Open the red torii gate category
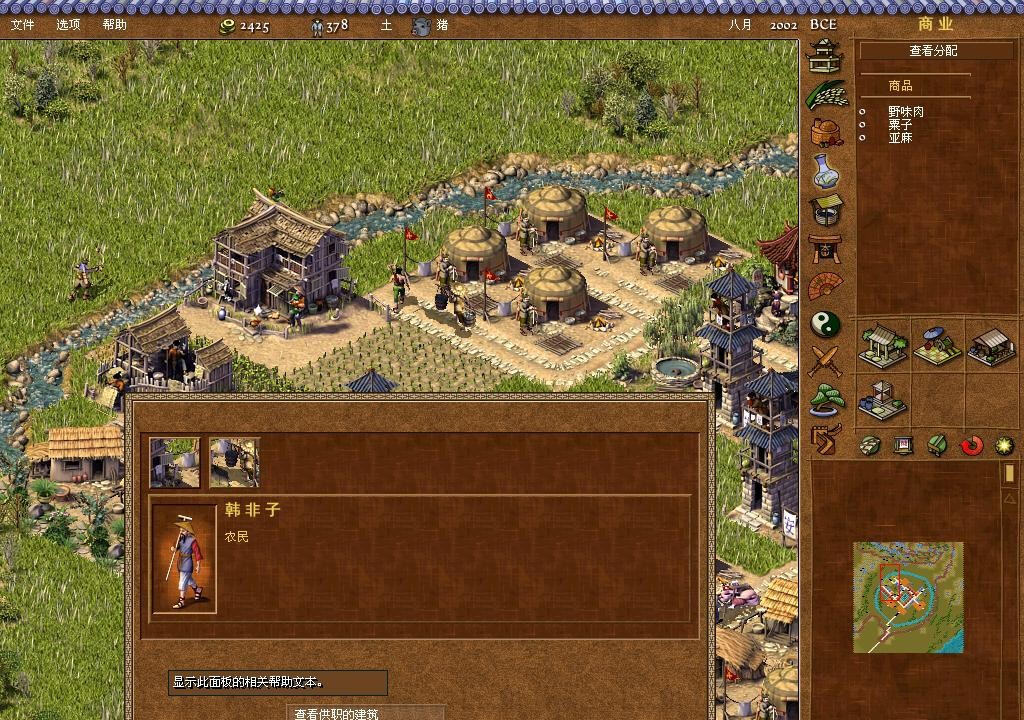This screenshot has height=720, width=1024. pyautogui.click(x=826, y=248)
